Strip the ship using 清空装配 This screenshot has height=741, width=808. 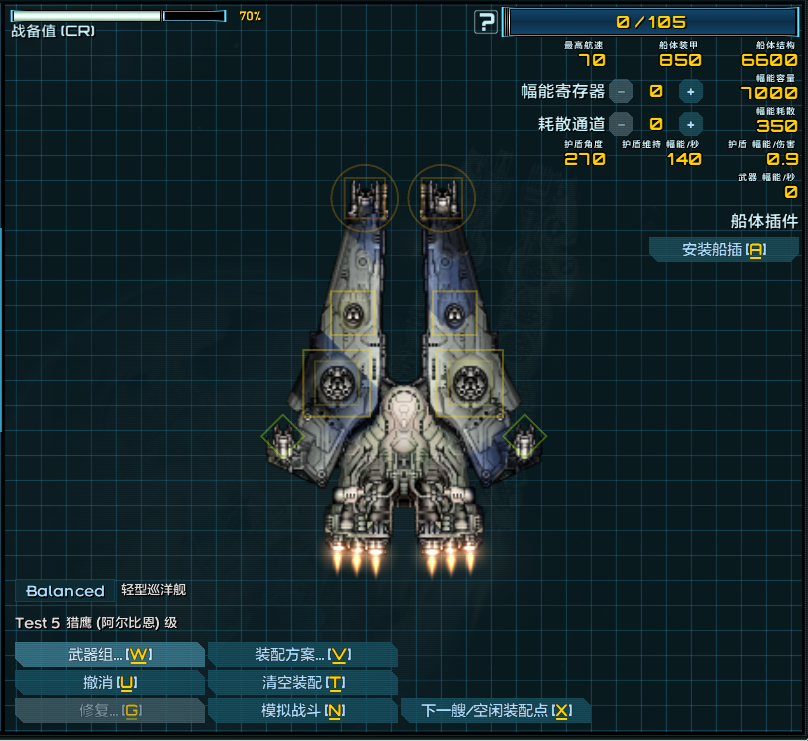[302, 683]
